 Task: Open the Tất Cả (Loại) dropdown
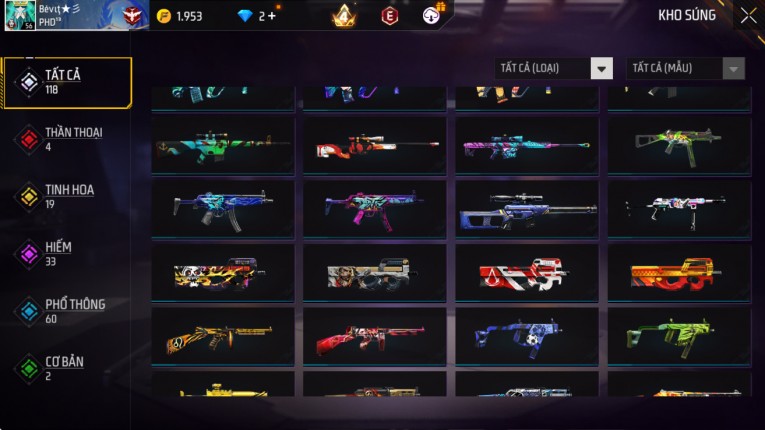[553, 68]
